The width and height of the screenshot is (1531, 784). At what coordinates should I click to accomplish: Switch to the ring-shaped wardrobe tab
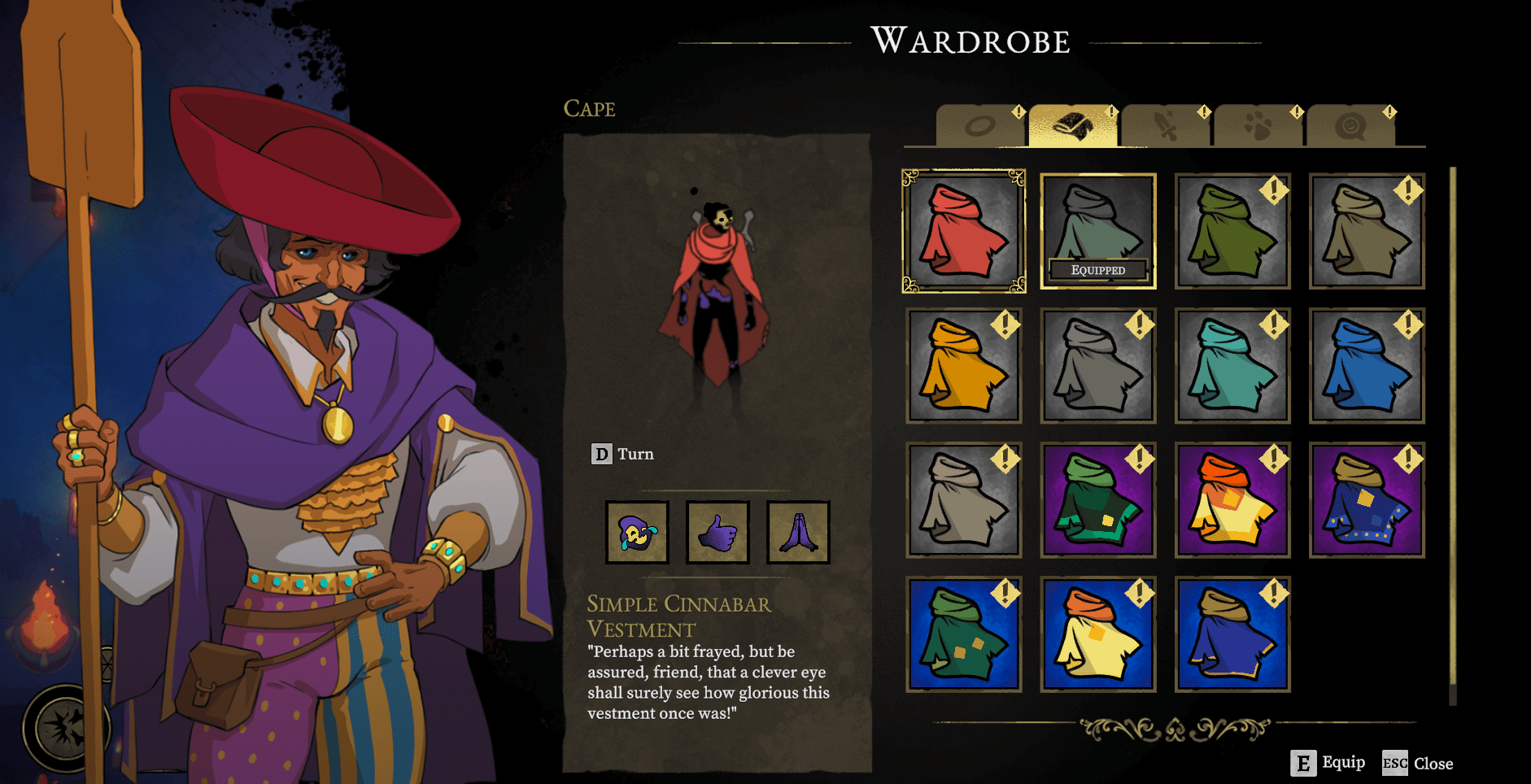click(x=979, y=126)
